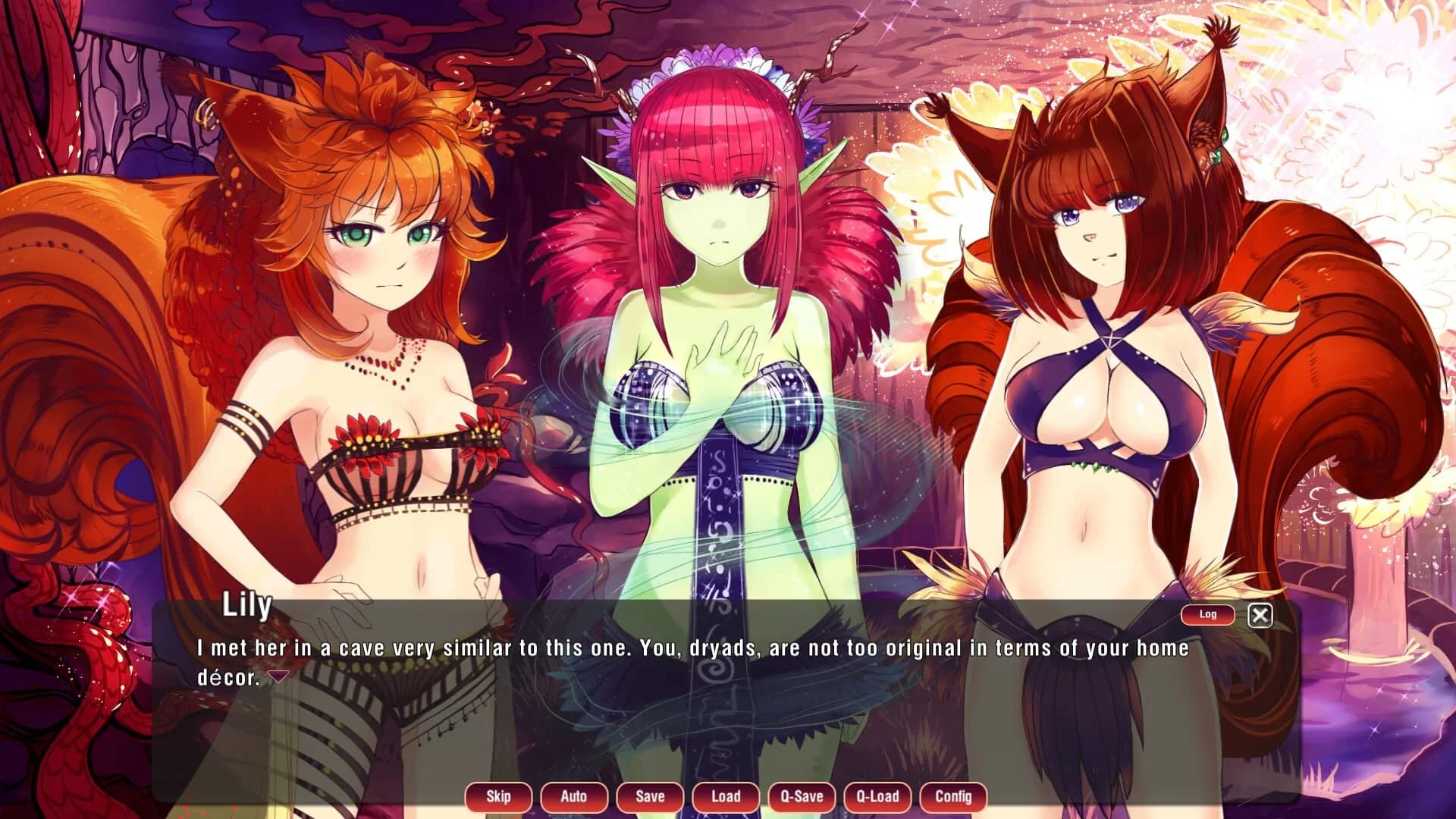
Task: Click Lily's name on the dialogue box
Action: 247,608
